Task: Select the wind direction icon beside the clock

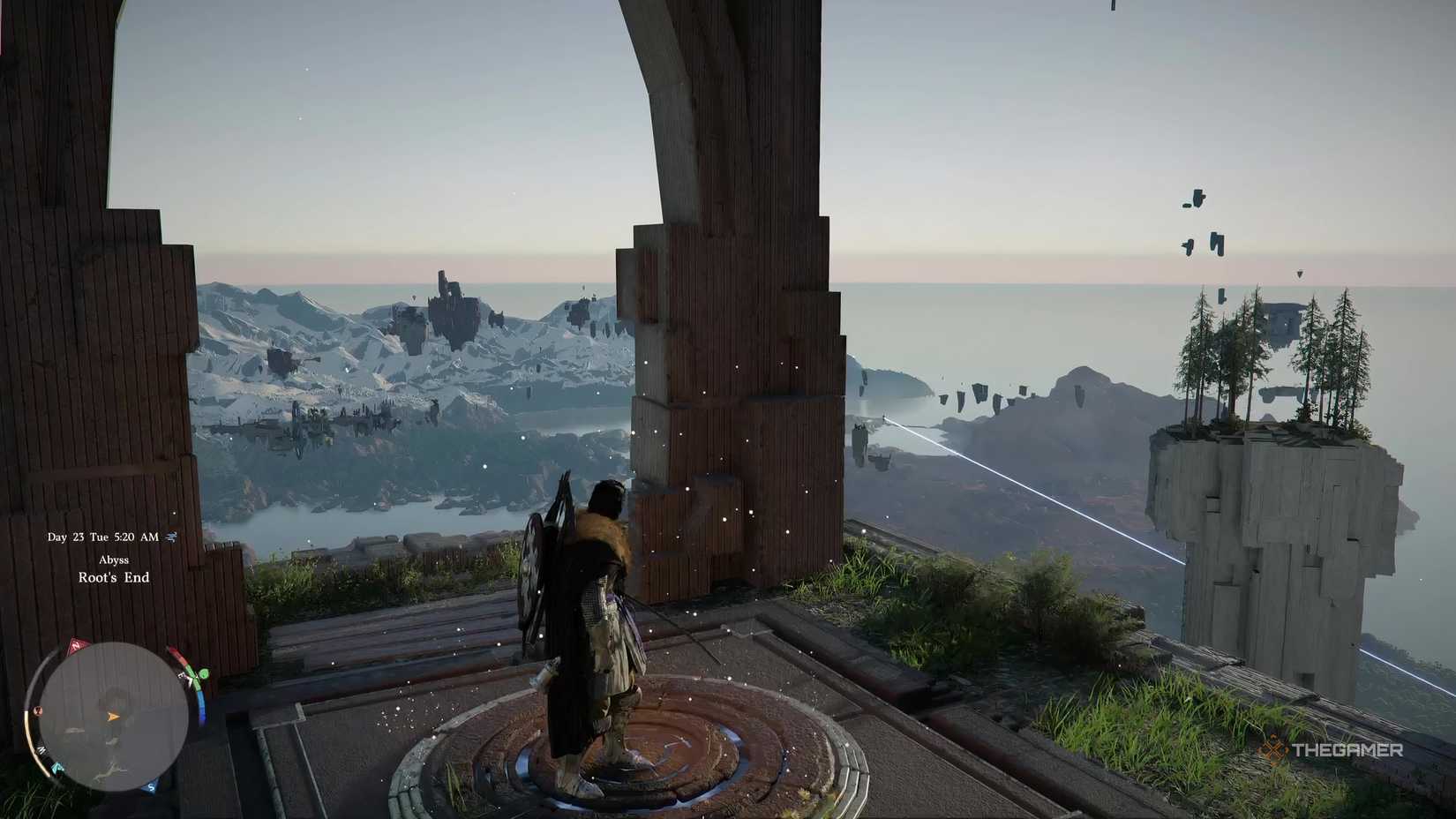Action: click(x=170, y=536)
